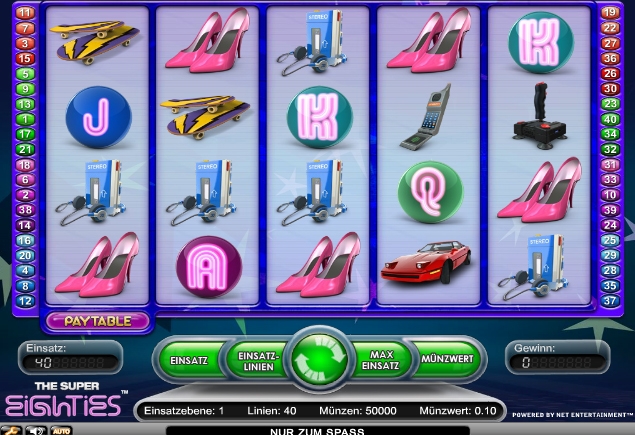Toggle sound with the speaker icon
Screen dimensions: 635x435
(x=36, y=430)
